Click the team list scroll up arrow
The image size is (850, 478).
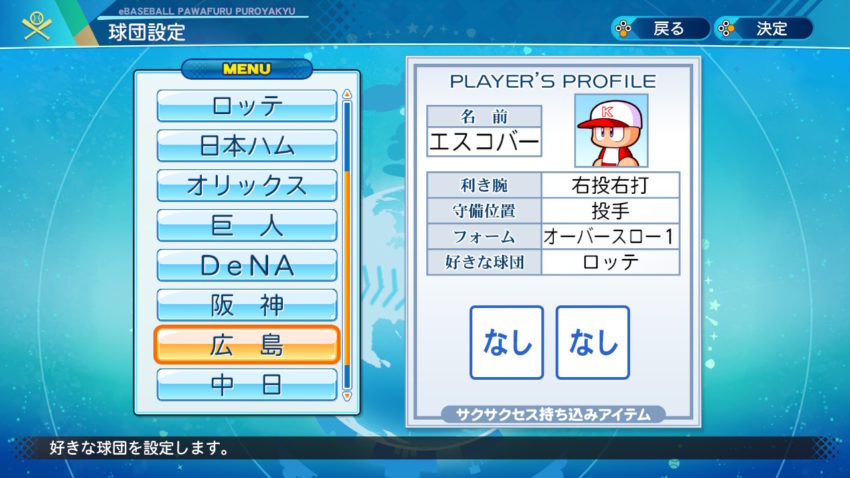tap(347, 95)
